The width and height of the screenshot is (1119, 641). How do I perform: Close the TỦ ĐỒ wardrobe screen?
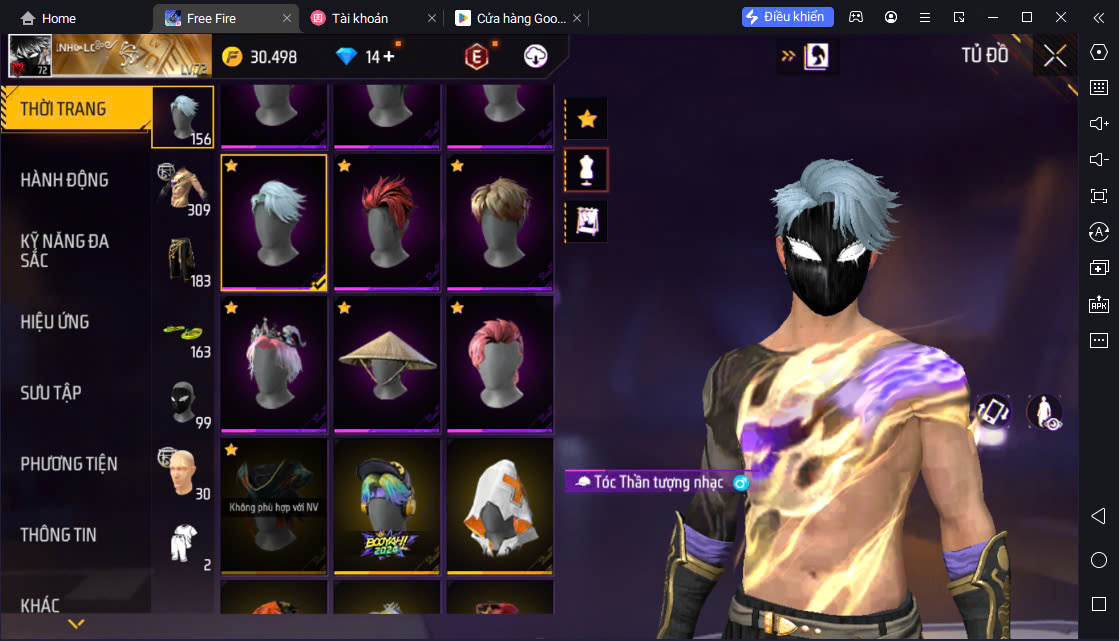(1055, 56)
